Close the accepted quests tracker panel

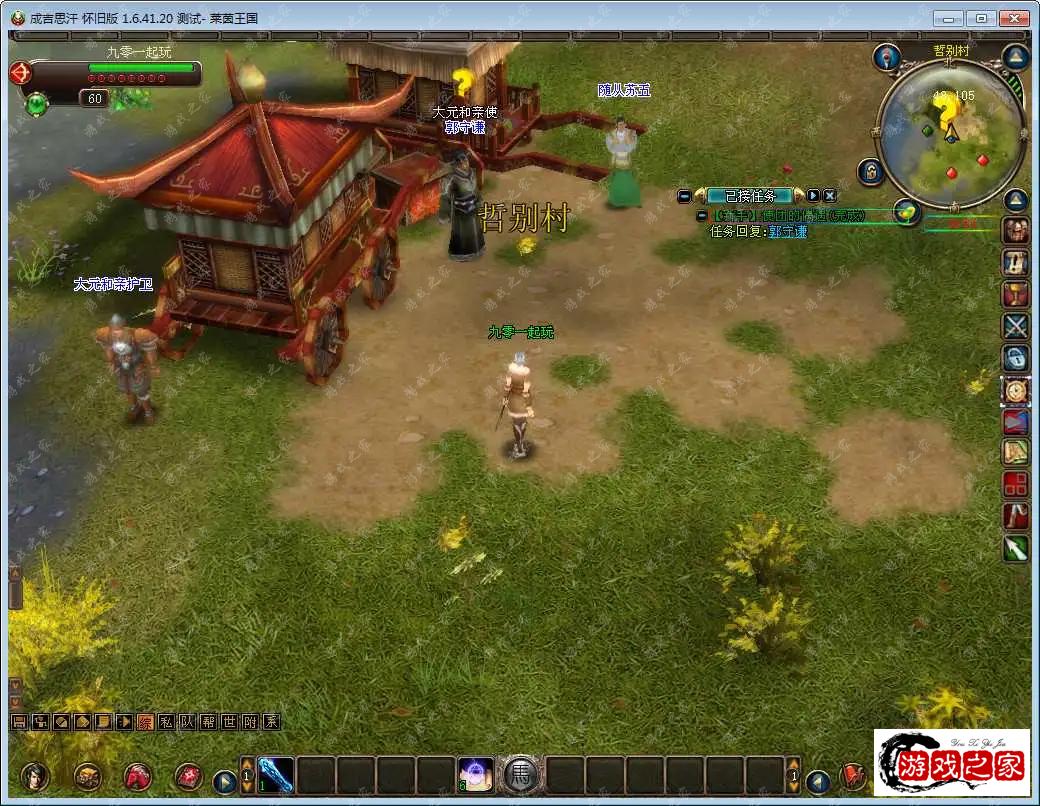coord(830,196)
